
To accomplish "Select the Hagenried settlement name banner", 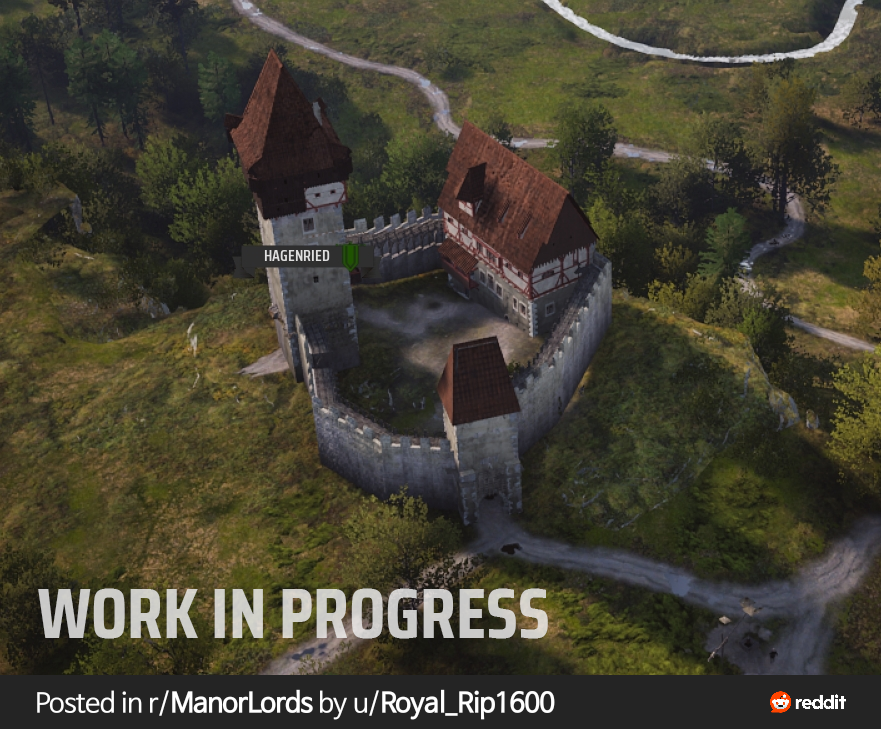I will point(297,257).
